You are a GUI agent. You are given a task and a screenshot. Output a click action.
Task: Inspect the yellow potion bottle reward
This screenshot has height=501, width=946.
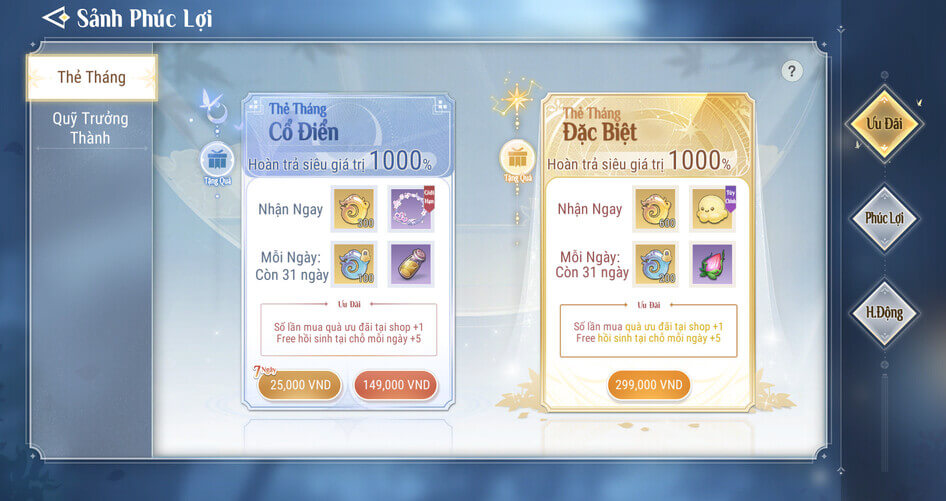tap(410, 265)
